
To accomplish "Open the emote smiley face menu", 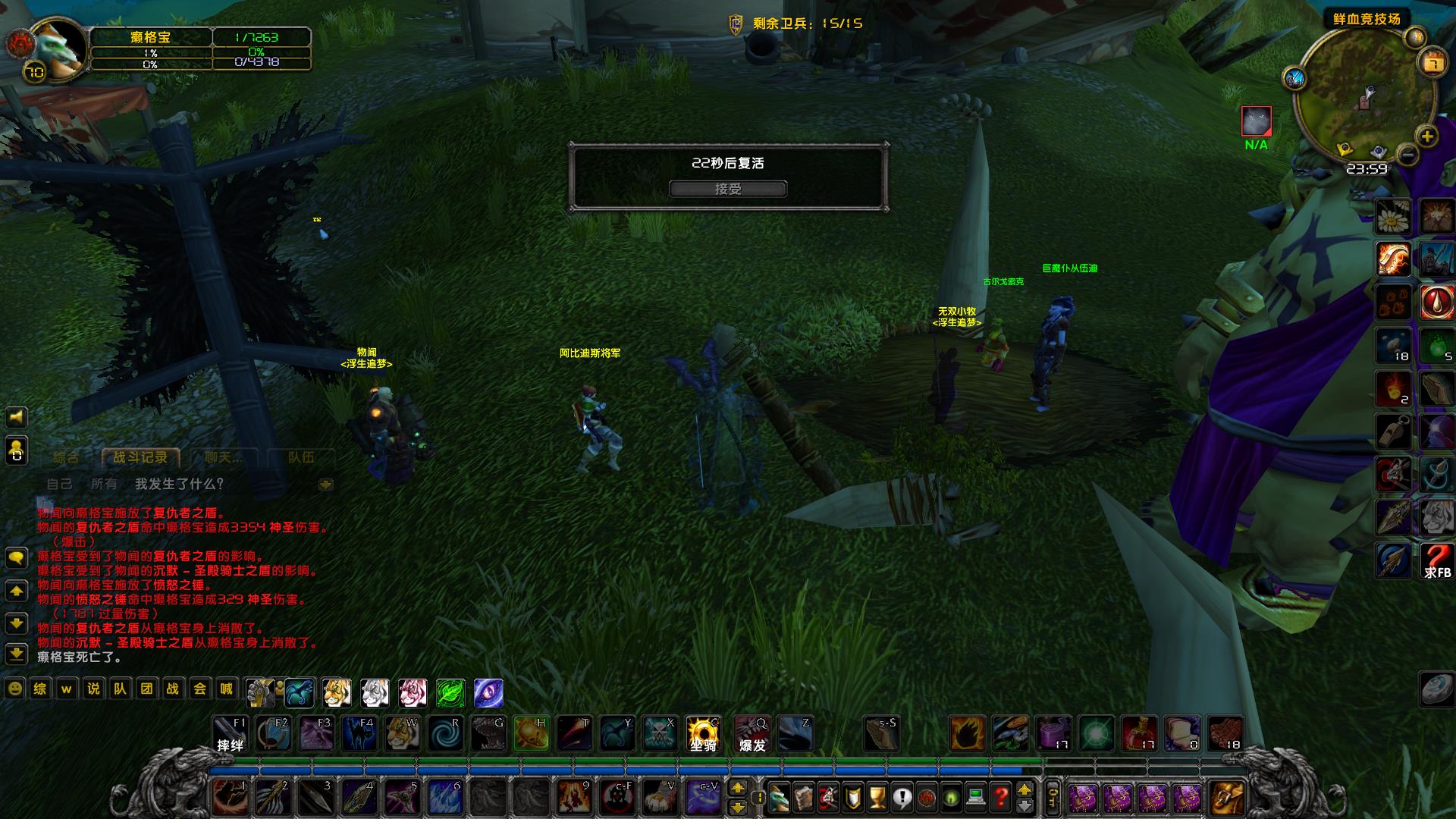I will pyautogui.click(x=14, y=689).
